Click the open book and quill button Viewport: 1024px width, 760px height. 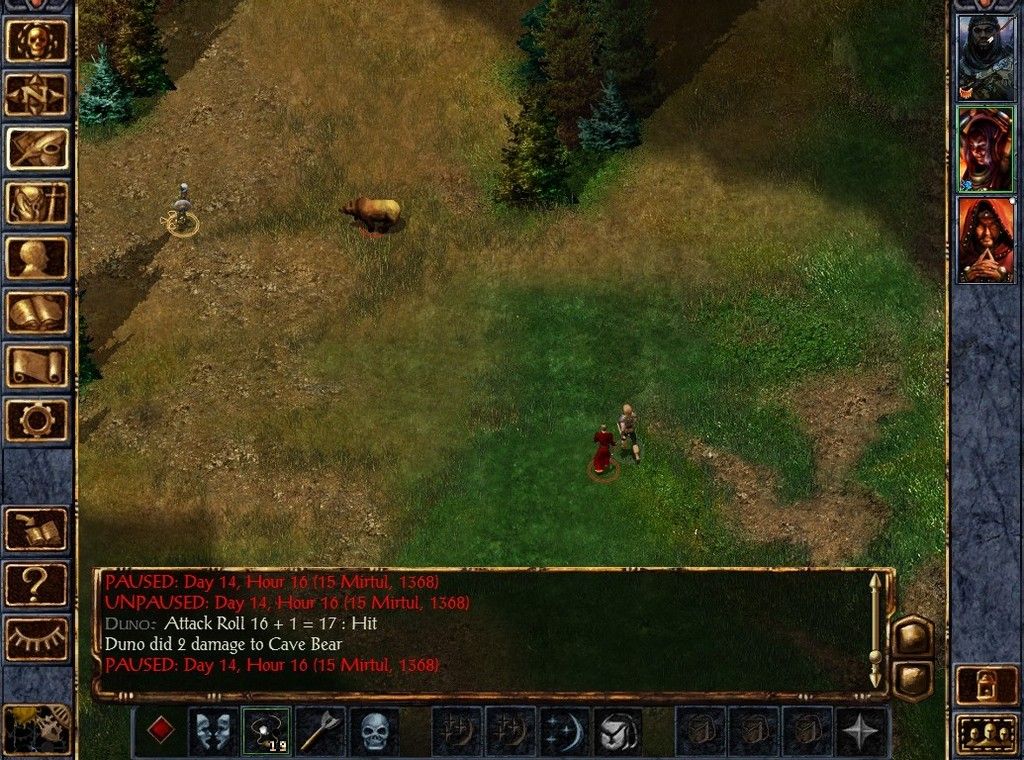[38, 530]
